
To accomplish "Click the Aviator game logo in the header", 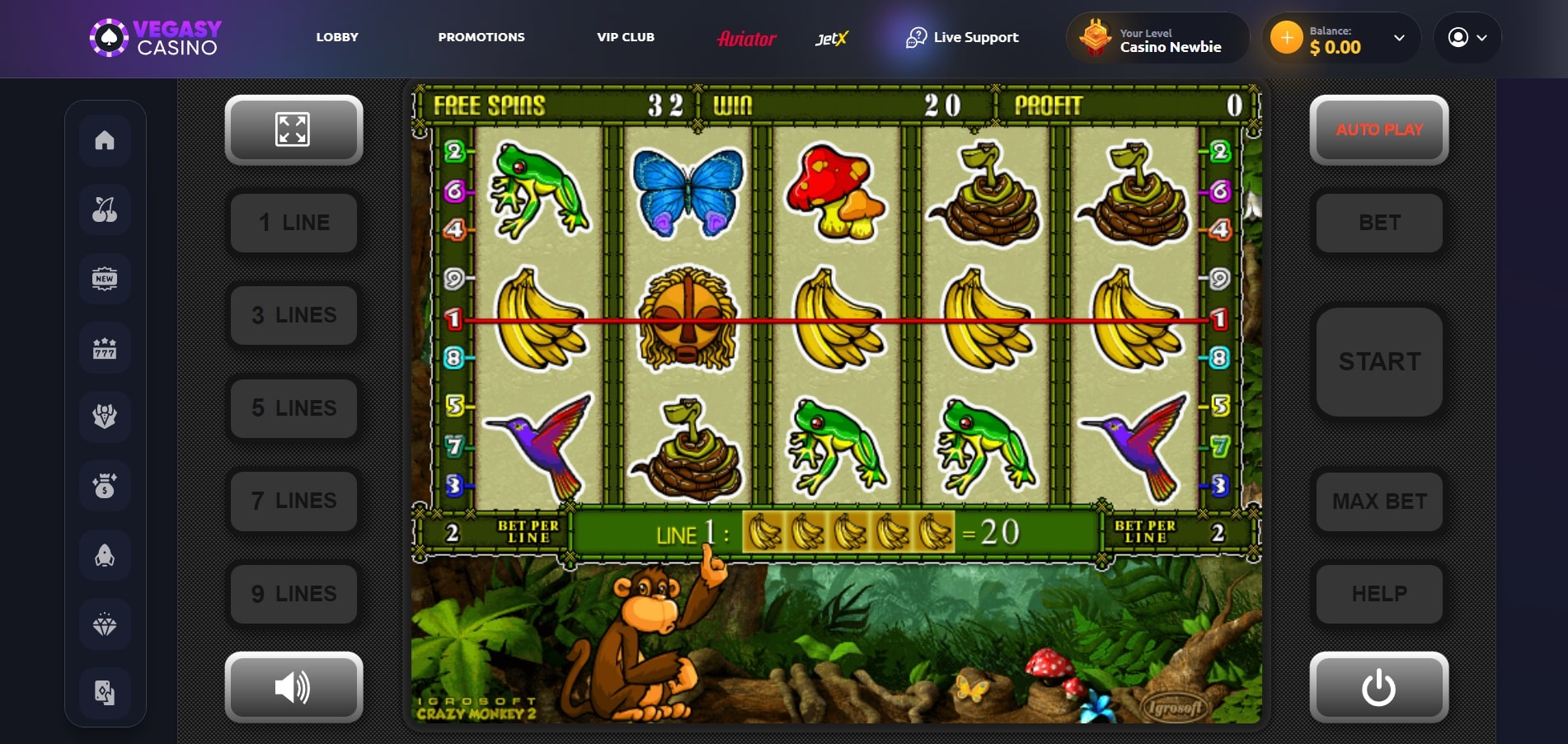I will coord(746,37).
